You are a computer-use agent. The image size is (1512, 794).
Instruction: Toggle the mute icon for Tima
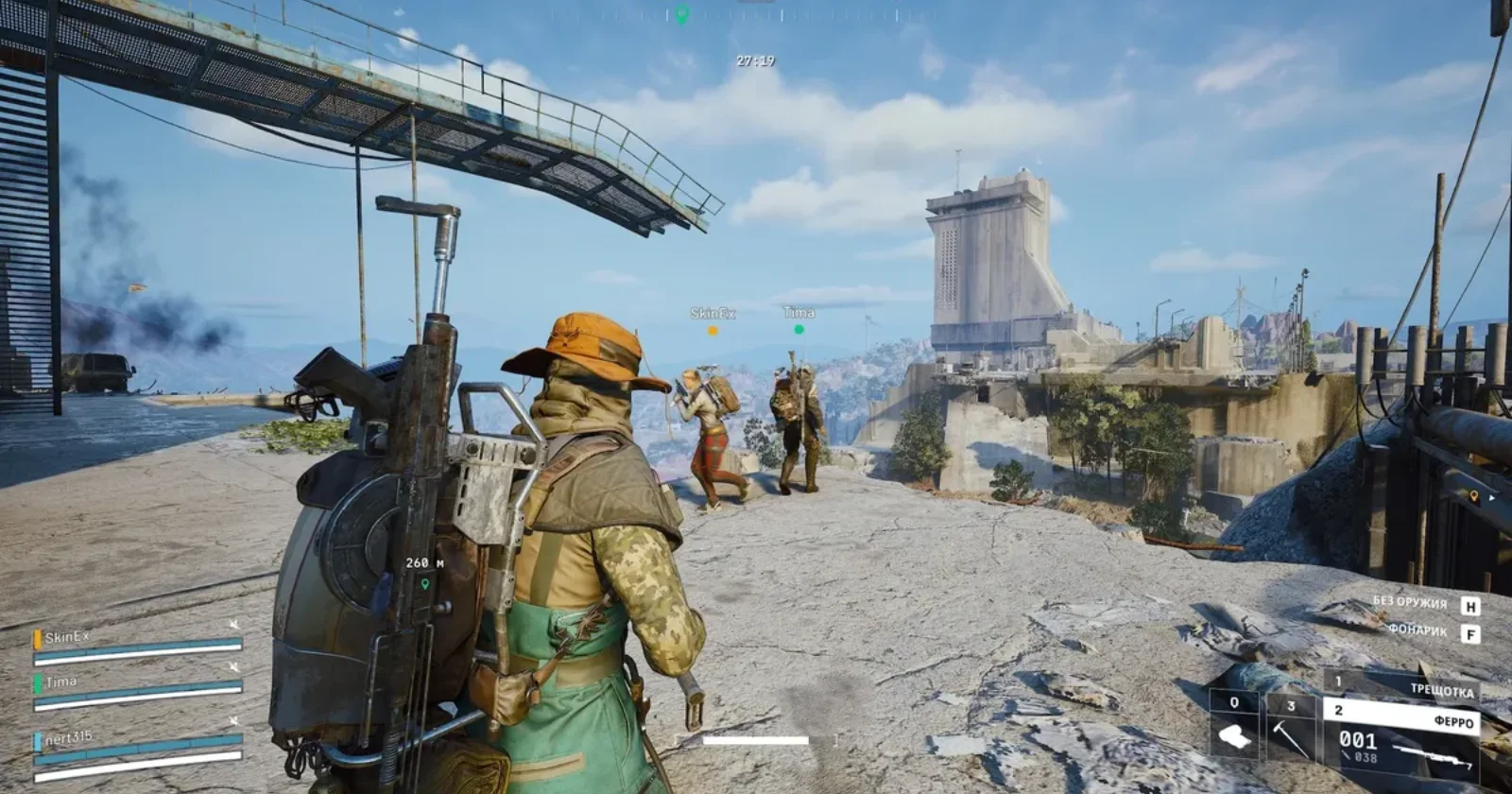click(233, 667)
